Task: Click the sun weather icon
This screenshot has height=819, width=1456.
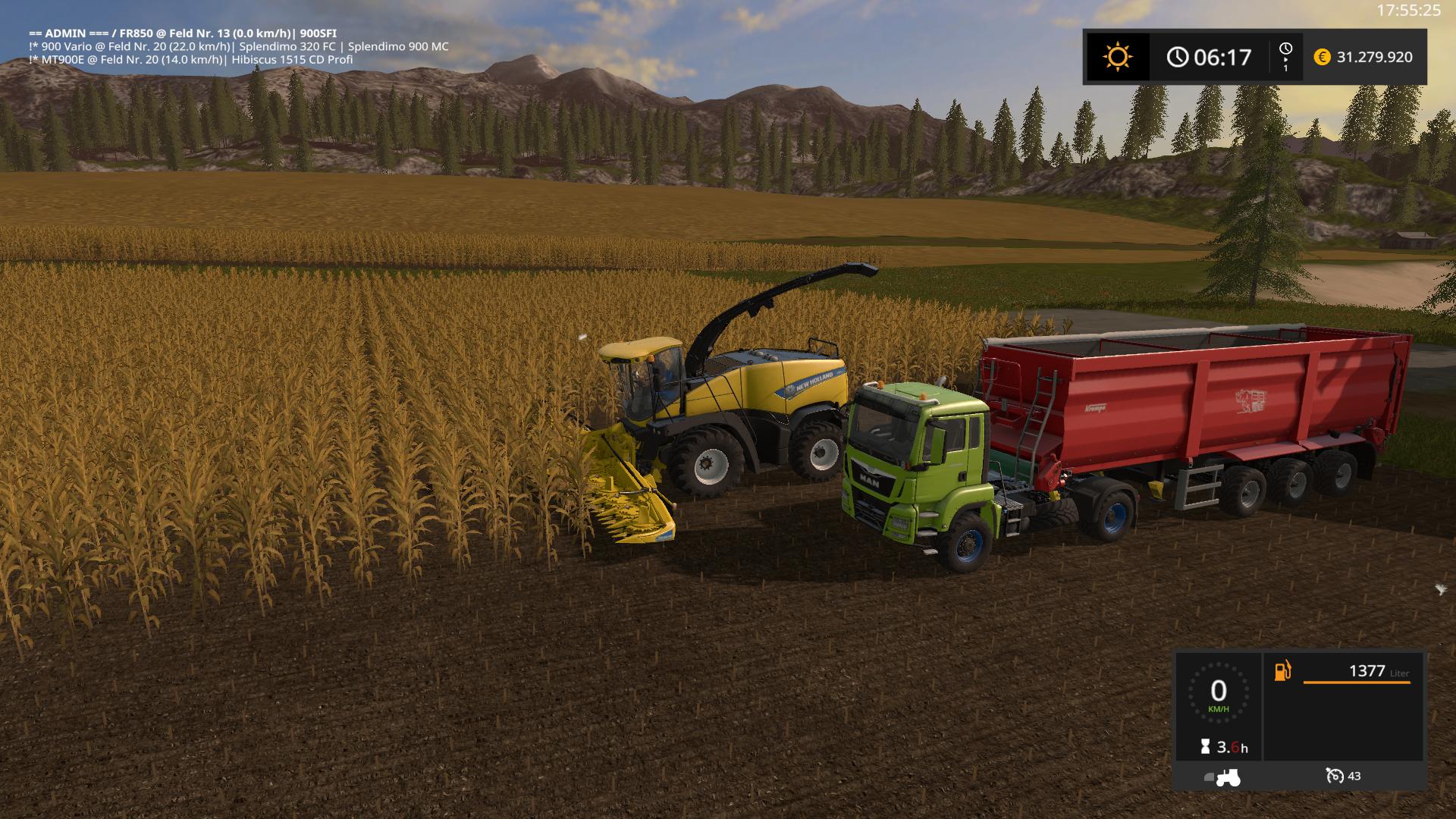Action: click(x=1117, y=57)
